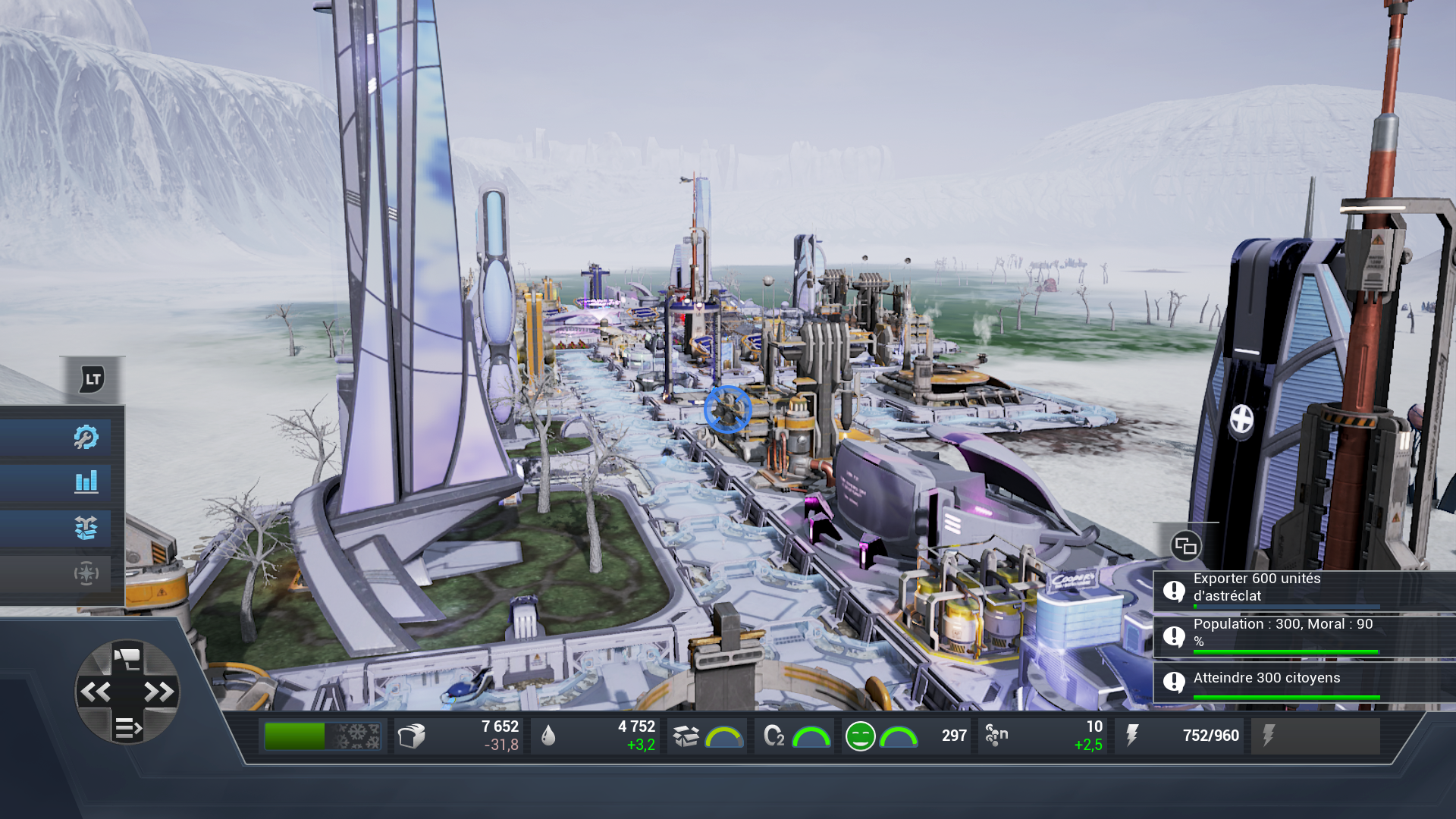This screenshot has width=1456, height=819.
Task: Open the bar chart statistics panel
Action: coord(86,482)
